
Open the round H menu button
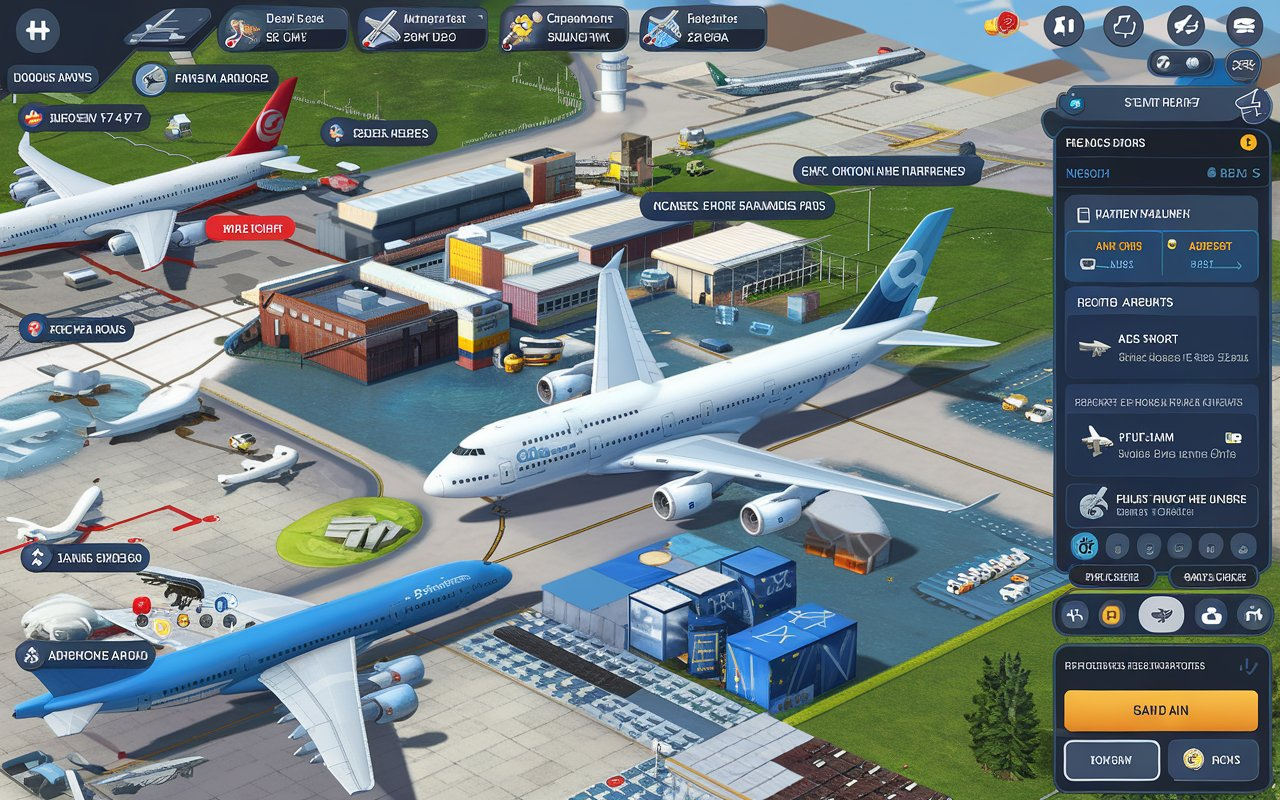pos(38,30)
